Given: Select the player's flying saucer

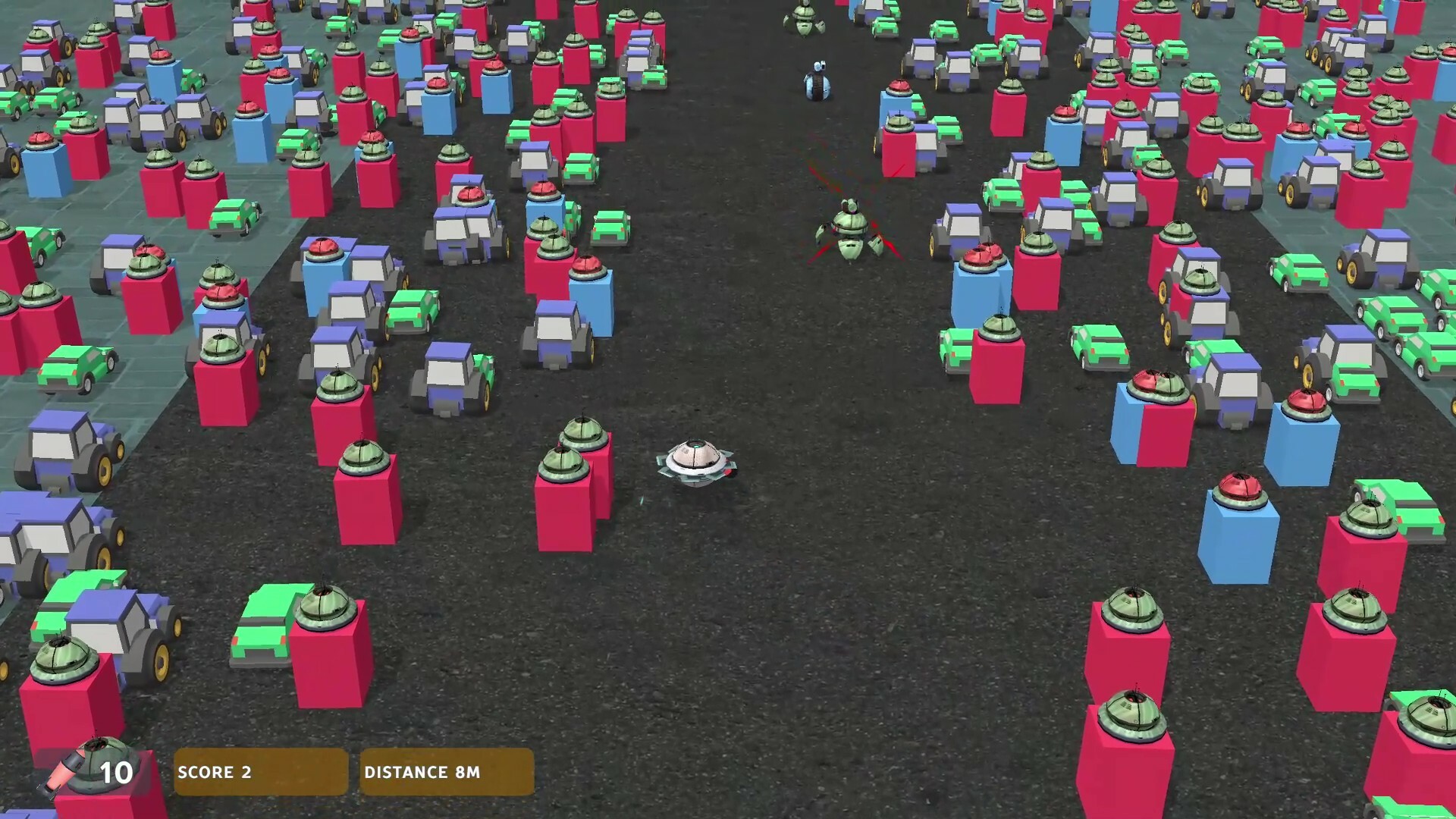Looking at the screenshot, I should 694,463.
